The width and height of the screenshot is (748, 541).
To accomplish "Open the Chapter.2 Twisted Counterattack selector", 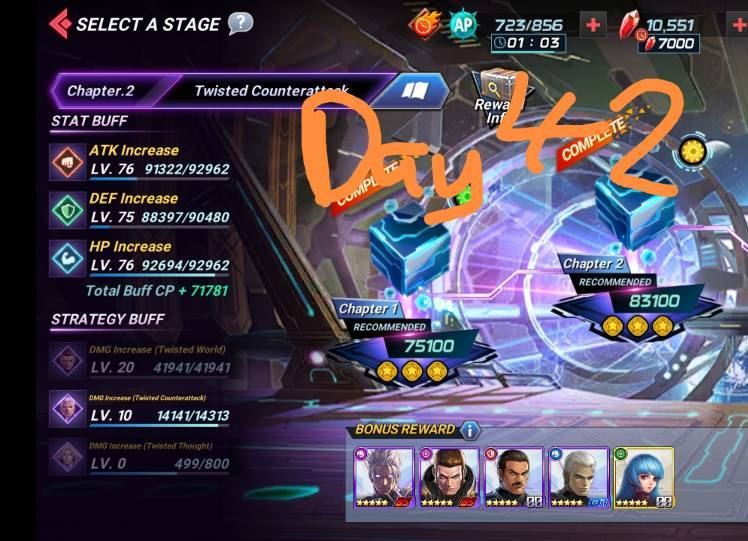I will (220, 91).
